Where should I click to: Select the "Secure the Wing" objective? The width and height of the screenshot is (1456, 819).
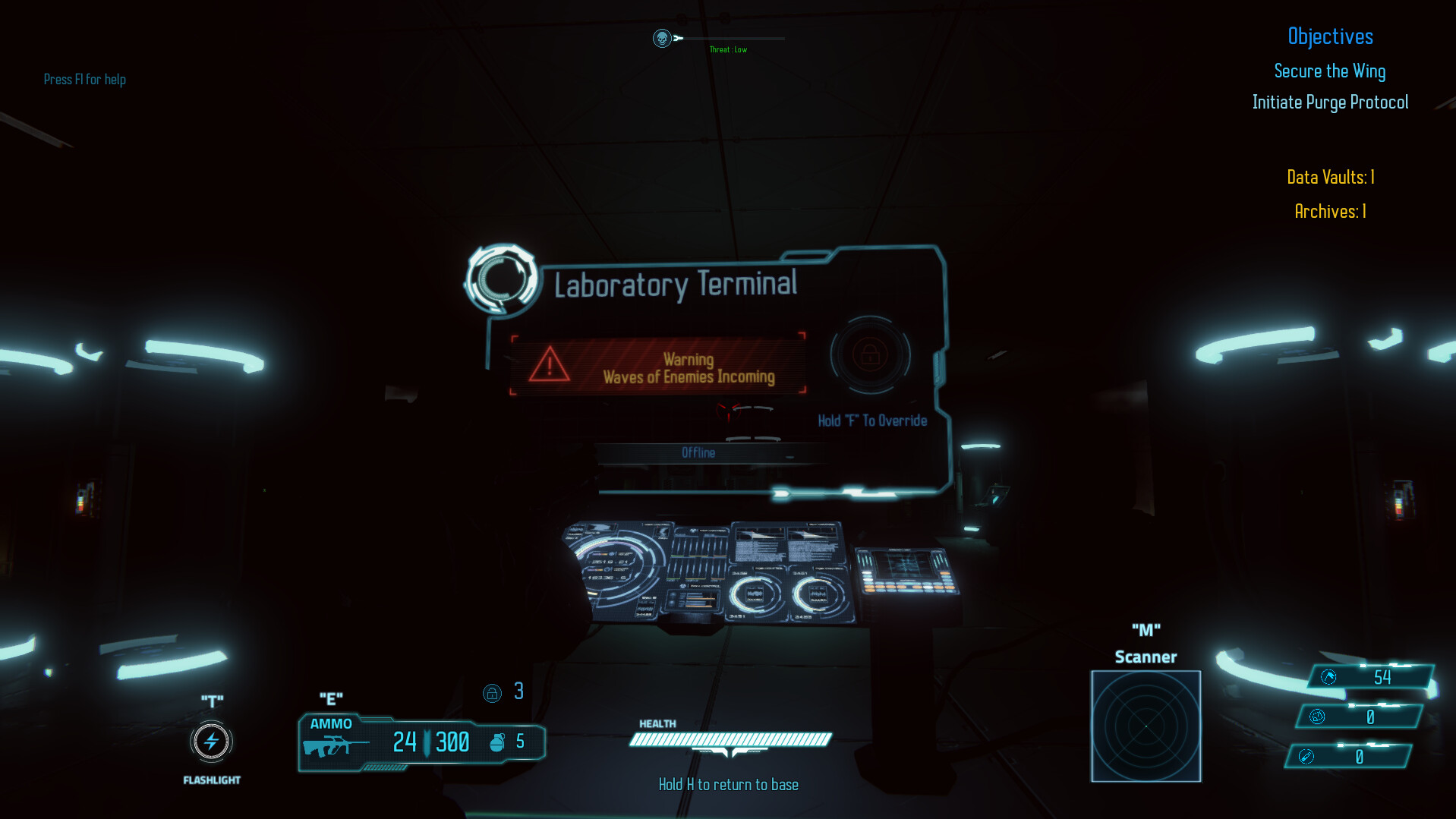pos(1329,71)
